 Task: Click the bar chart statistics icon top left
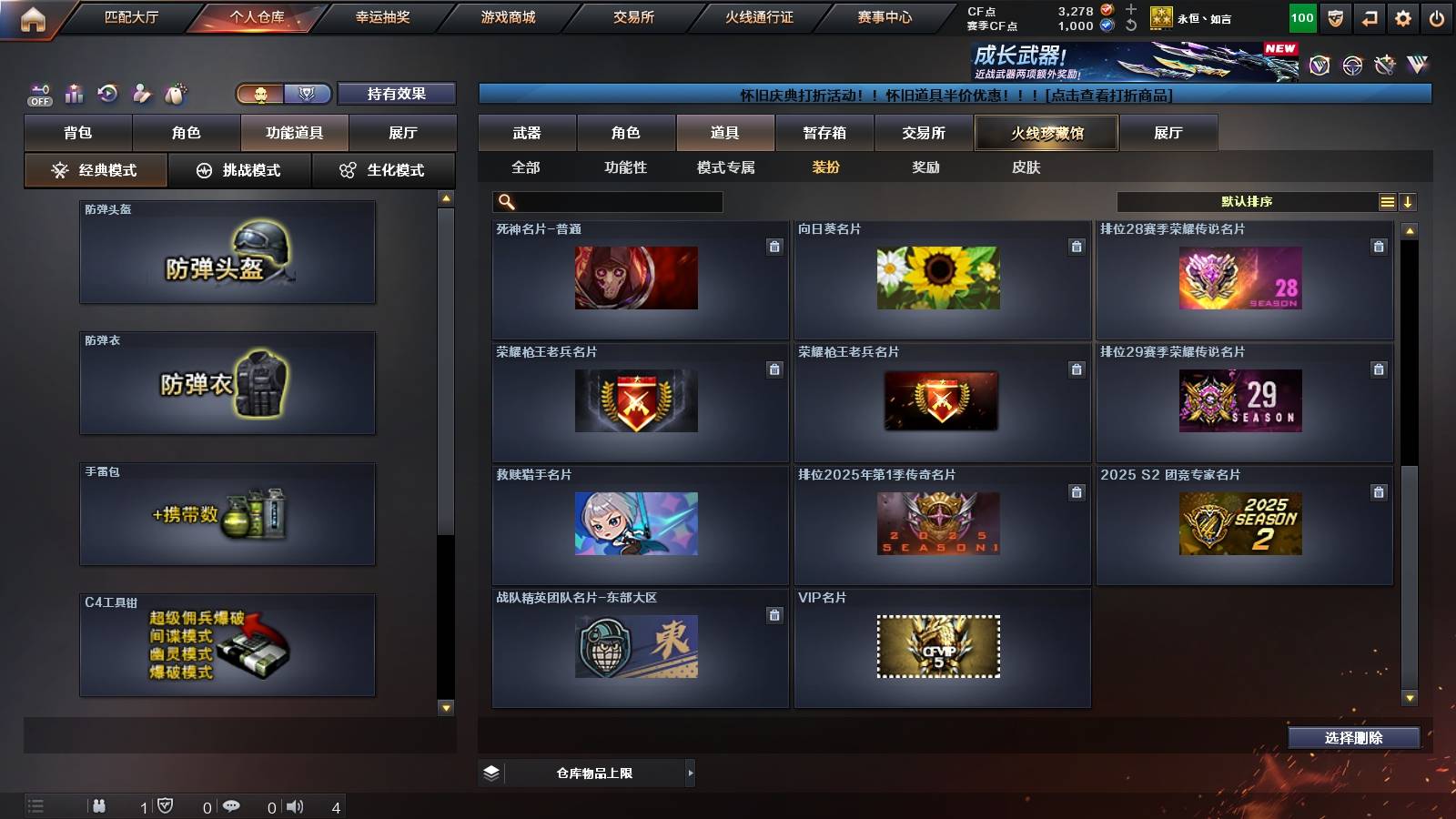point(73,93)
